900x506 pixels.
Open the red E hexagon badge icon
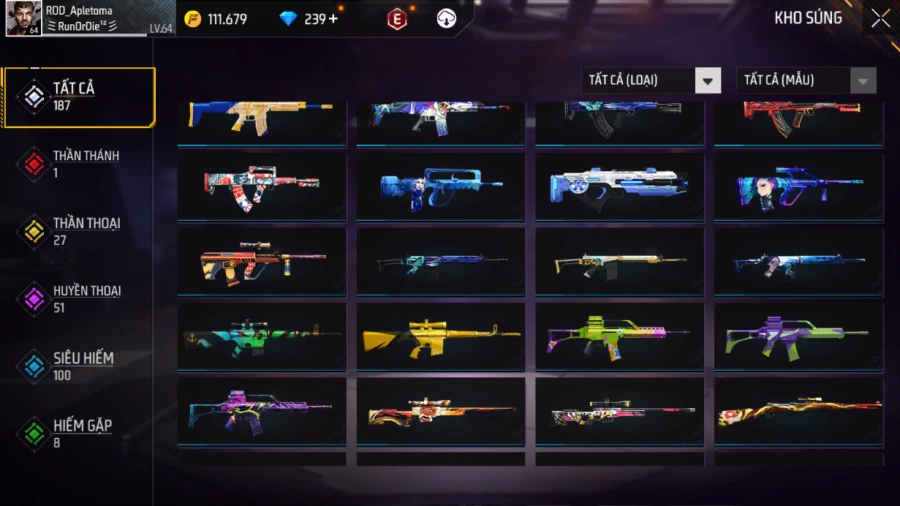click(x=397, y=19)
